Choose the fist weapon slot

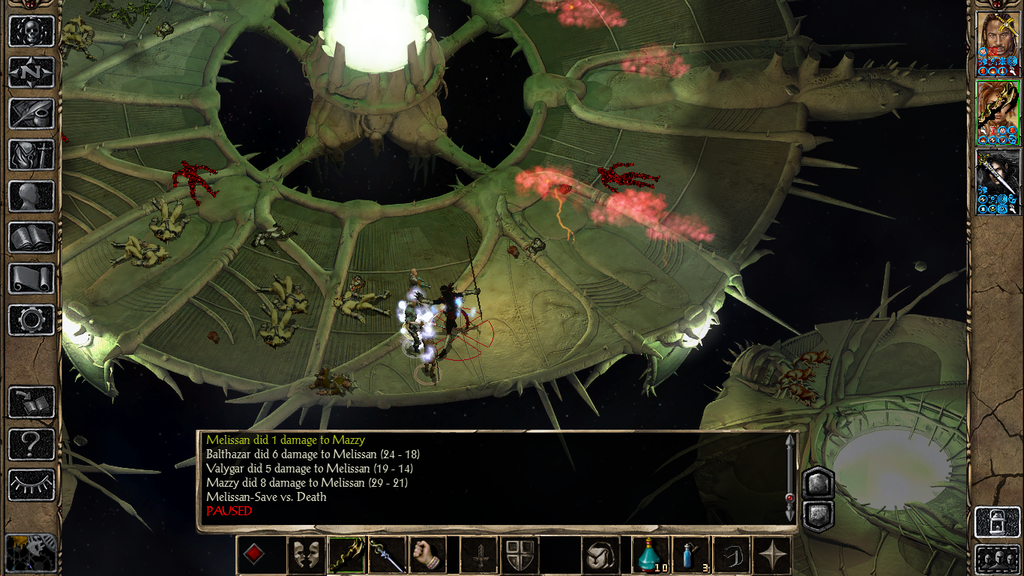[x=427, y=555]
